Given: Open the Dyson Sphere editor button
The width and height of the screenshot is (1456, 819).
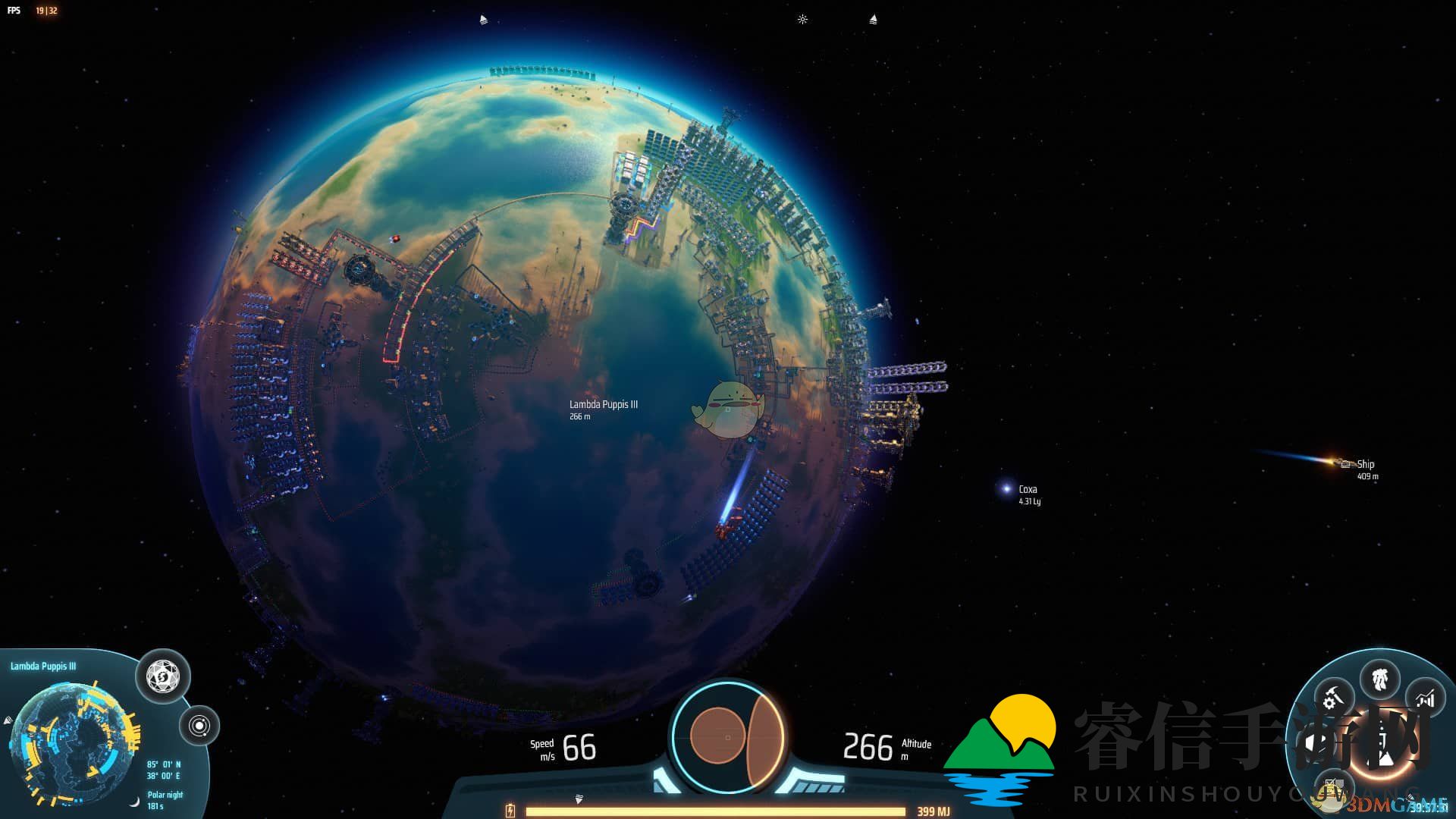Looking at the screenshot, I should point(163,674).
